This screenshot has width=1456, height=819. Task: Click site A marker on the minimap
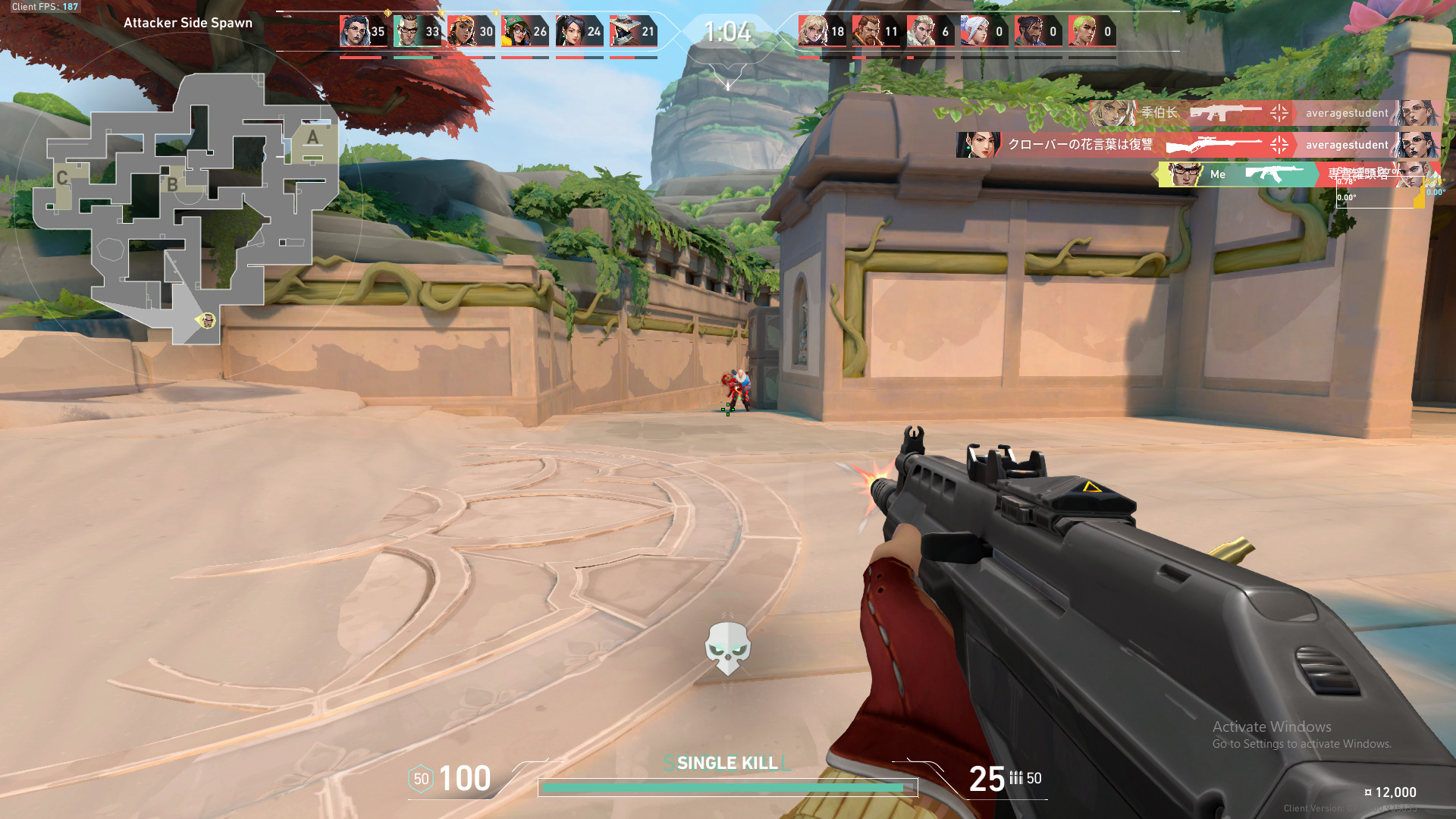312,137
